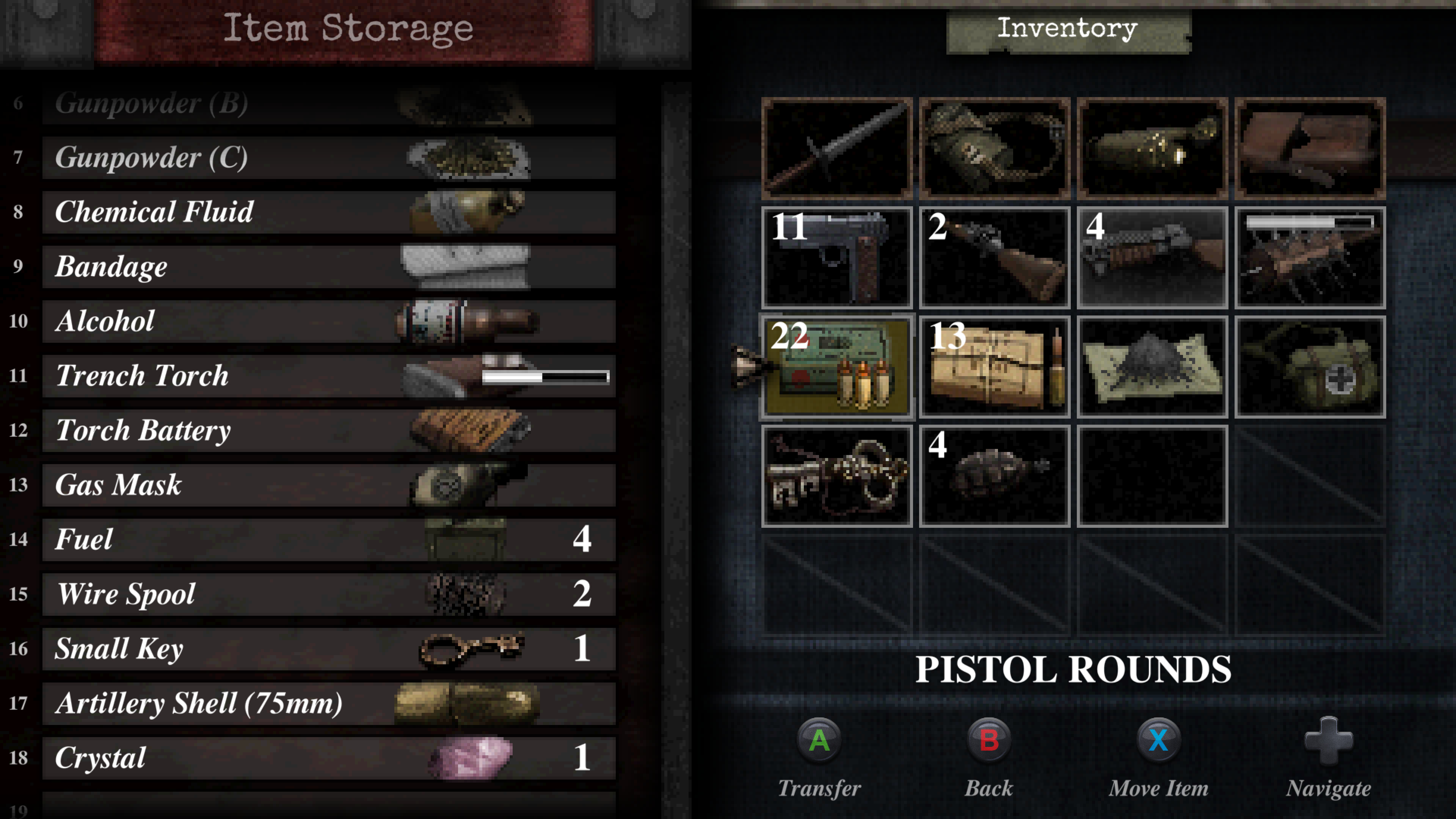
Task: Select the pistol inventory slot
Action: click(836, 258)
